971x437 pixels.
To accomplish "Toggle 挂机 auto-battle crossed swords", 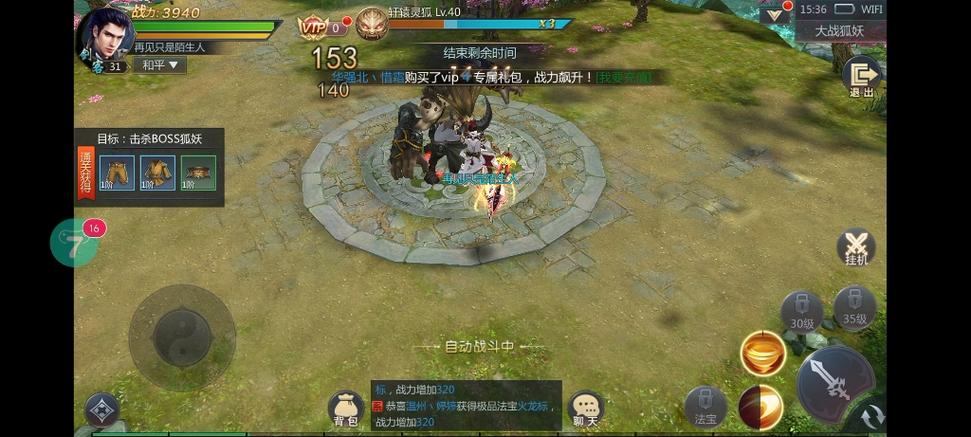I will pos(855,248).
